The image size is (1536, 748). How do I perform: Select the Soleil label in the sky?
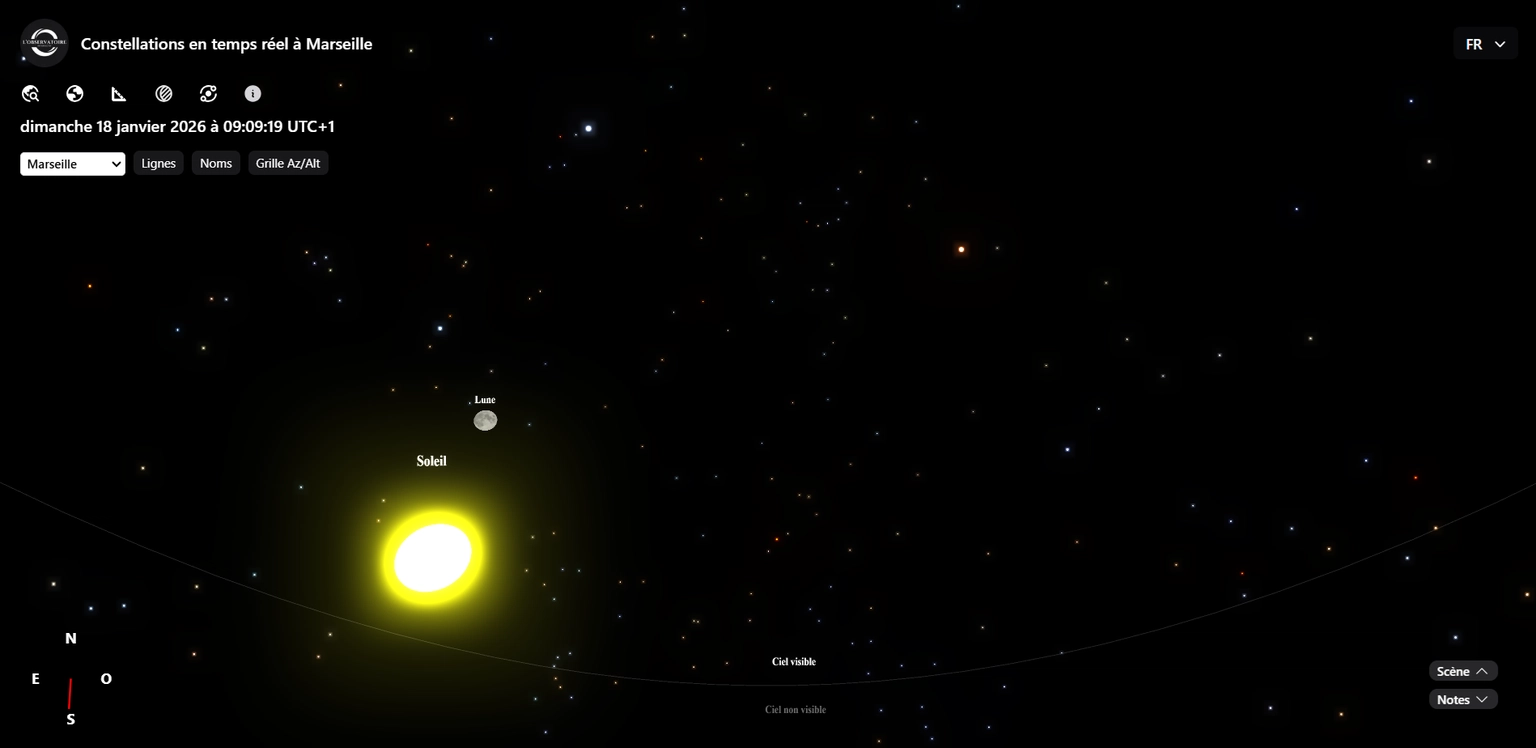pyautogui.click(x=431, y=461)
